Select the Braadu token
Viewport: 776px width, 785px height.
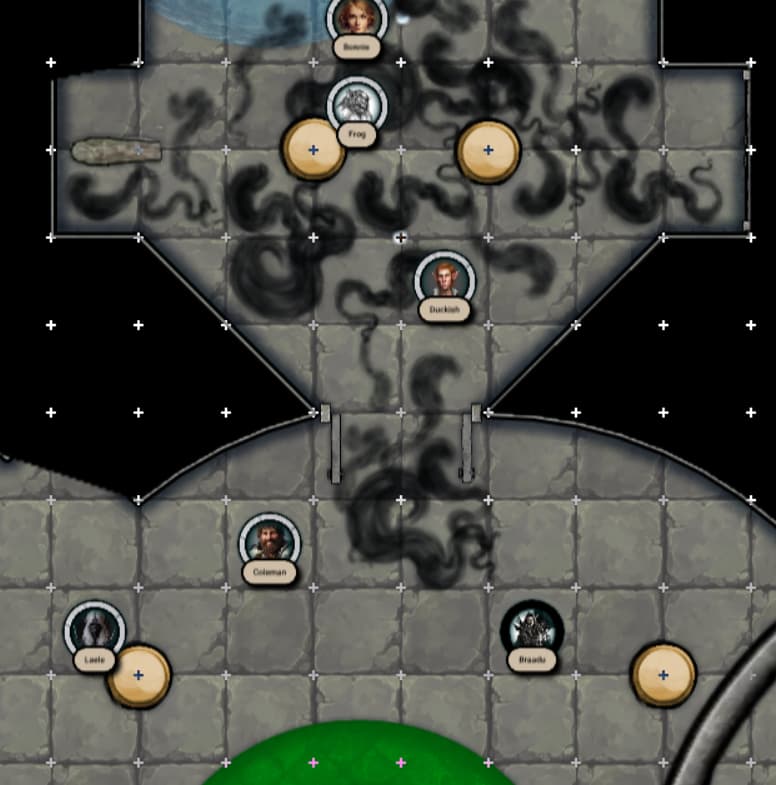pos(531,631)
